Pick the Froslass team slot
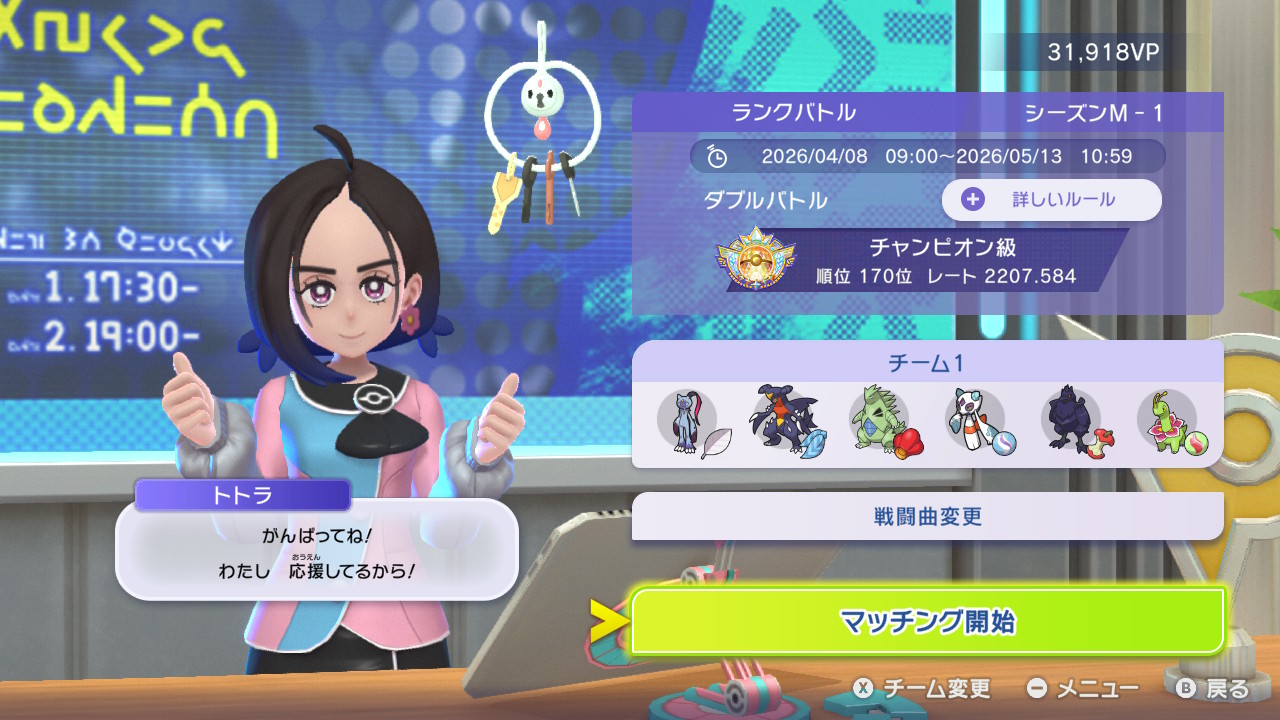This screenshot has height=720, width=1280. (976, 420)
